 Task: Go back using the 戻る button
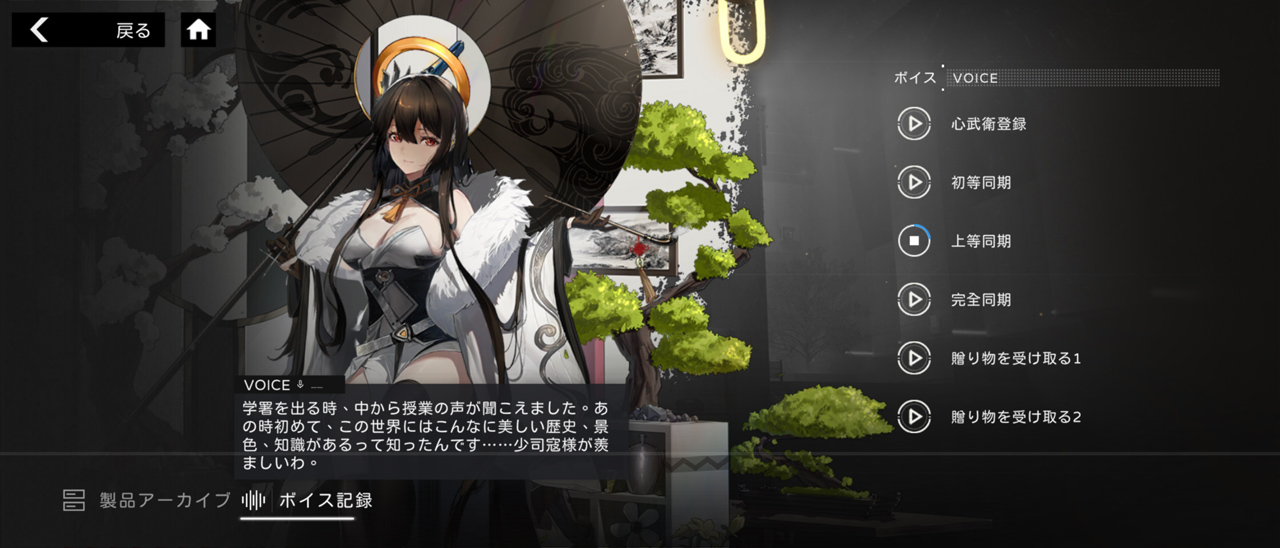pyautogui.click(x=87, y=30)
